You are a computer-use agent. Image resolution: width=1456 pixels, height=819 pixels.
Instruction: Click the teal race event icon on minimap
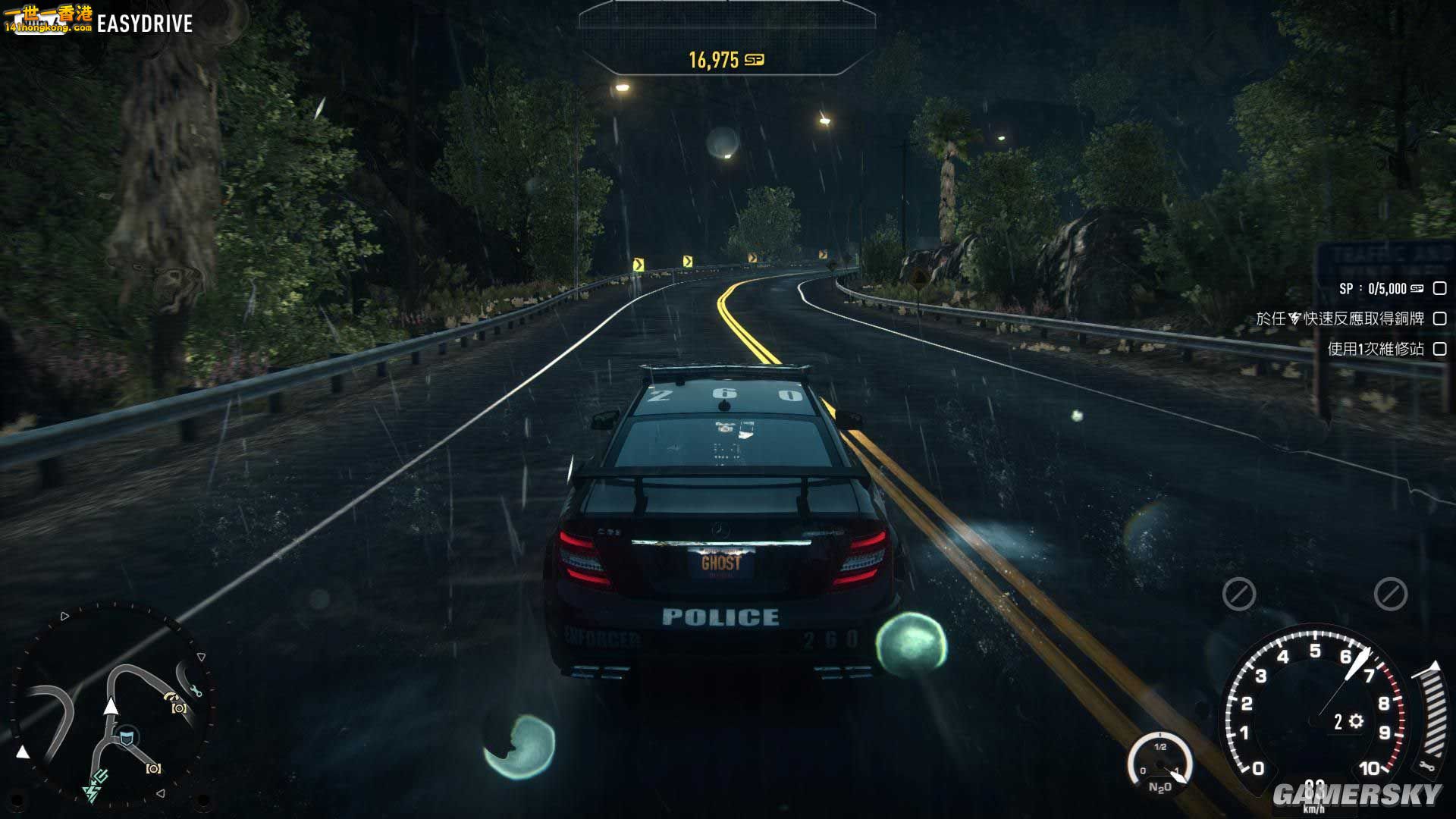[x=100, y=776]
